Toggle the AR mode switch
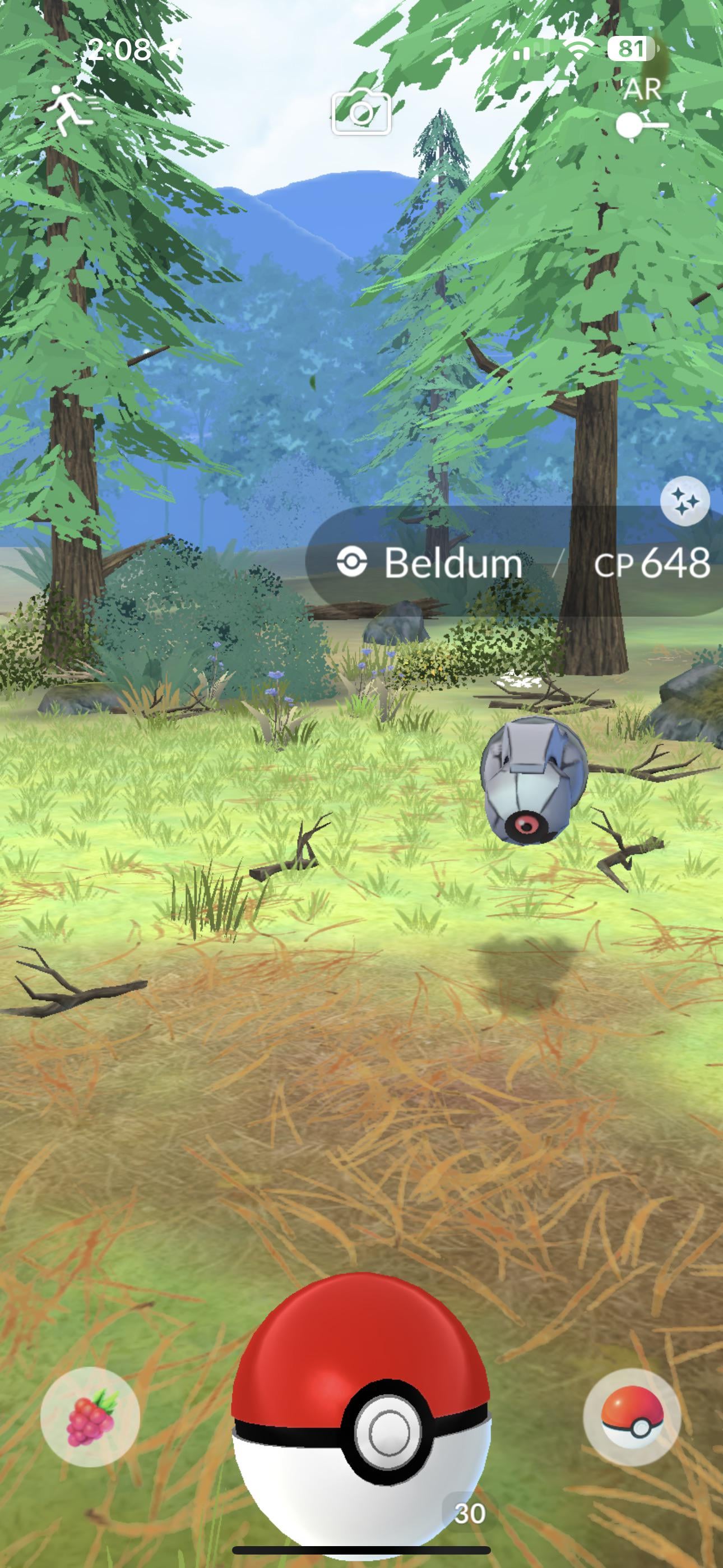Viewport: 723px width, 1568px height. (641, 125)
